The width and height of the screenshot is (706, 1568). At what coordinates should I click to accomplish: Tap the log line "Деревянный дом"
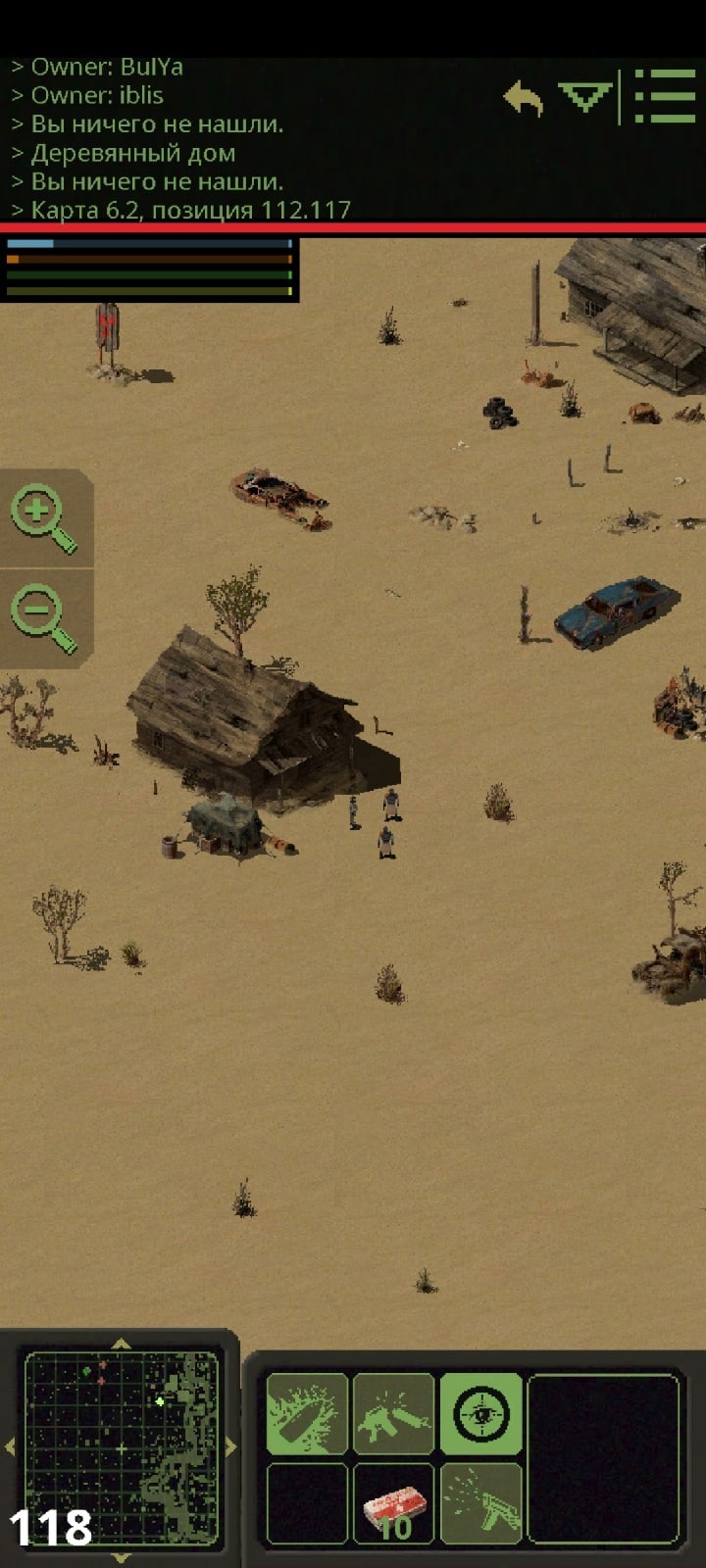133,153
